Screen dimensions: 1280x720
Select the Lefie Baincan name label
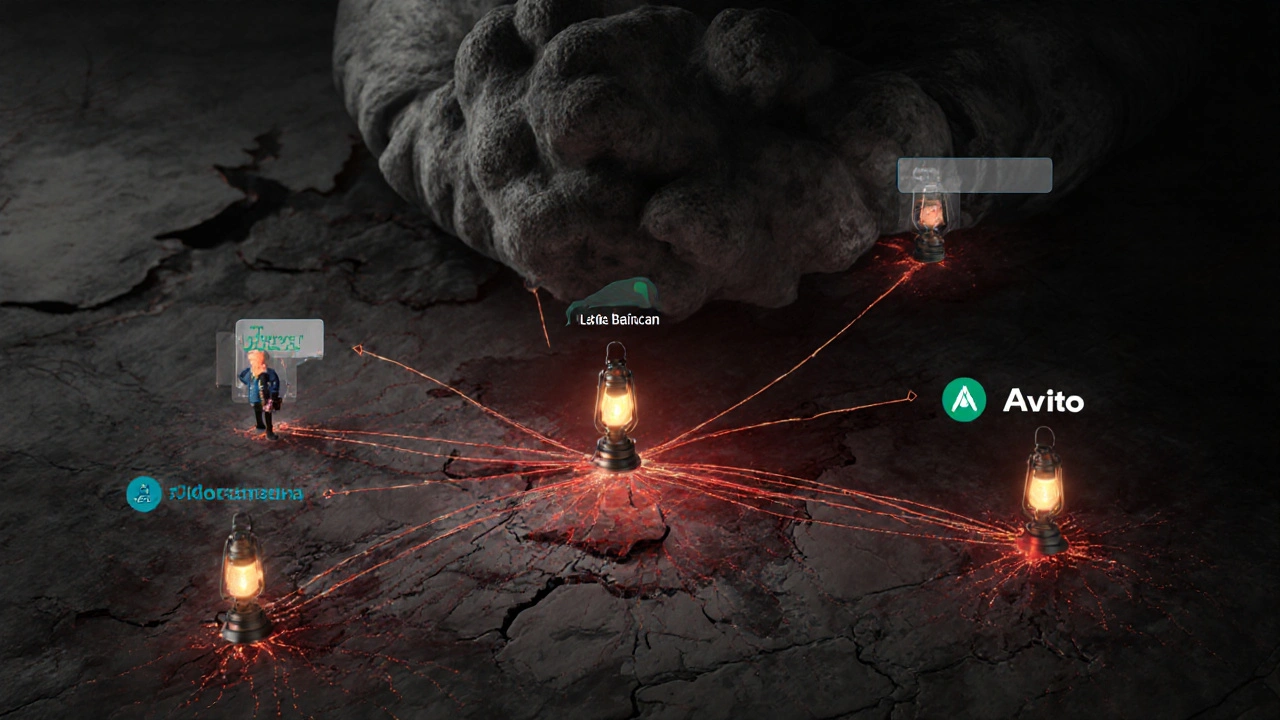(x=619, y=319)
